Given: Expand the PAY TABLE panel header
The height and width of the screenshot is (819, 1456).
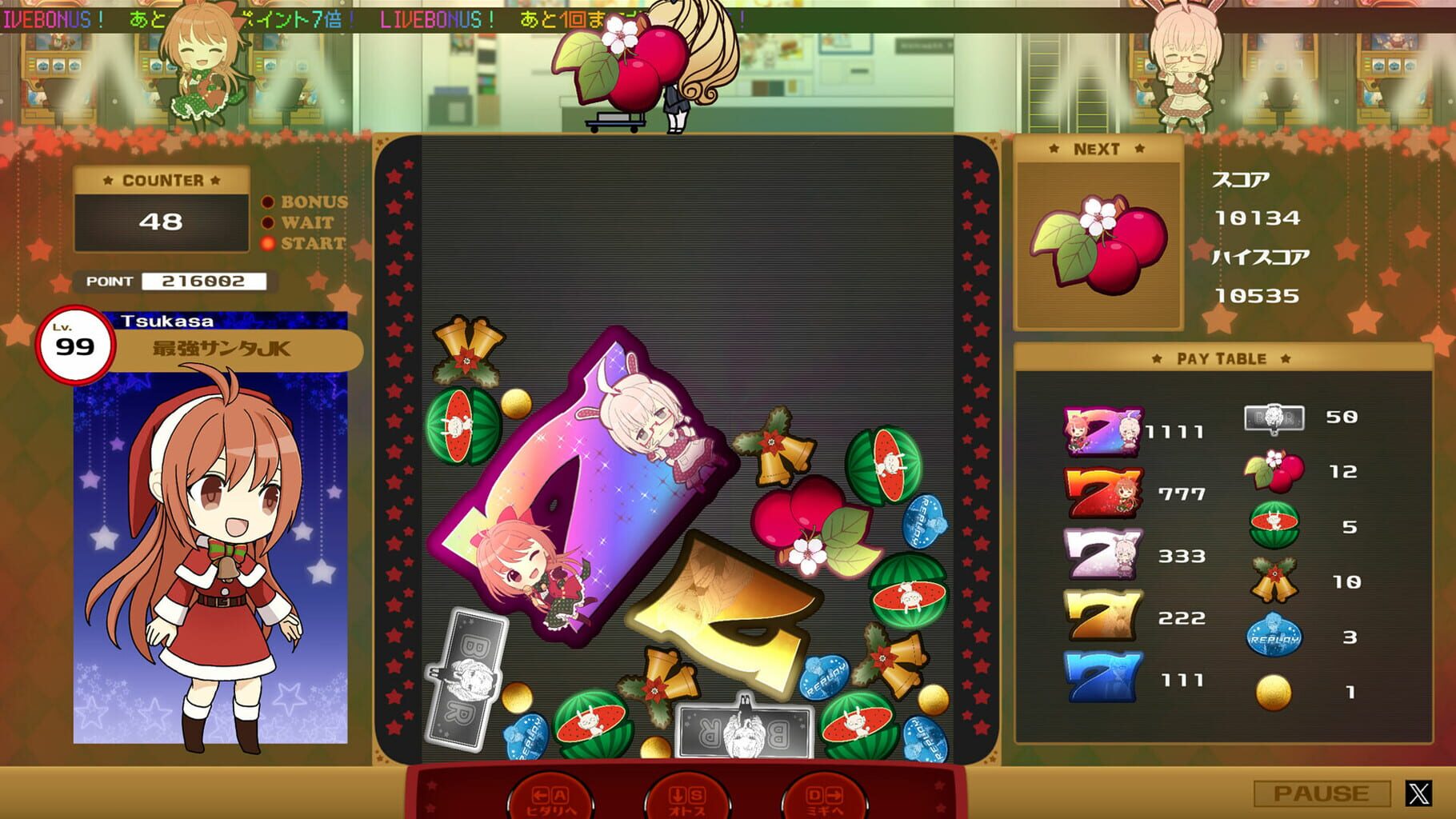Looking at the screenshot, I should pos(1220,358).
